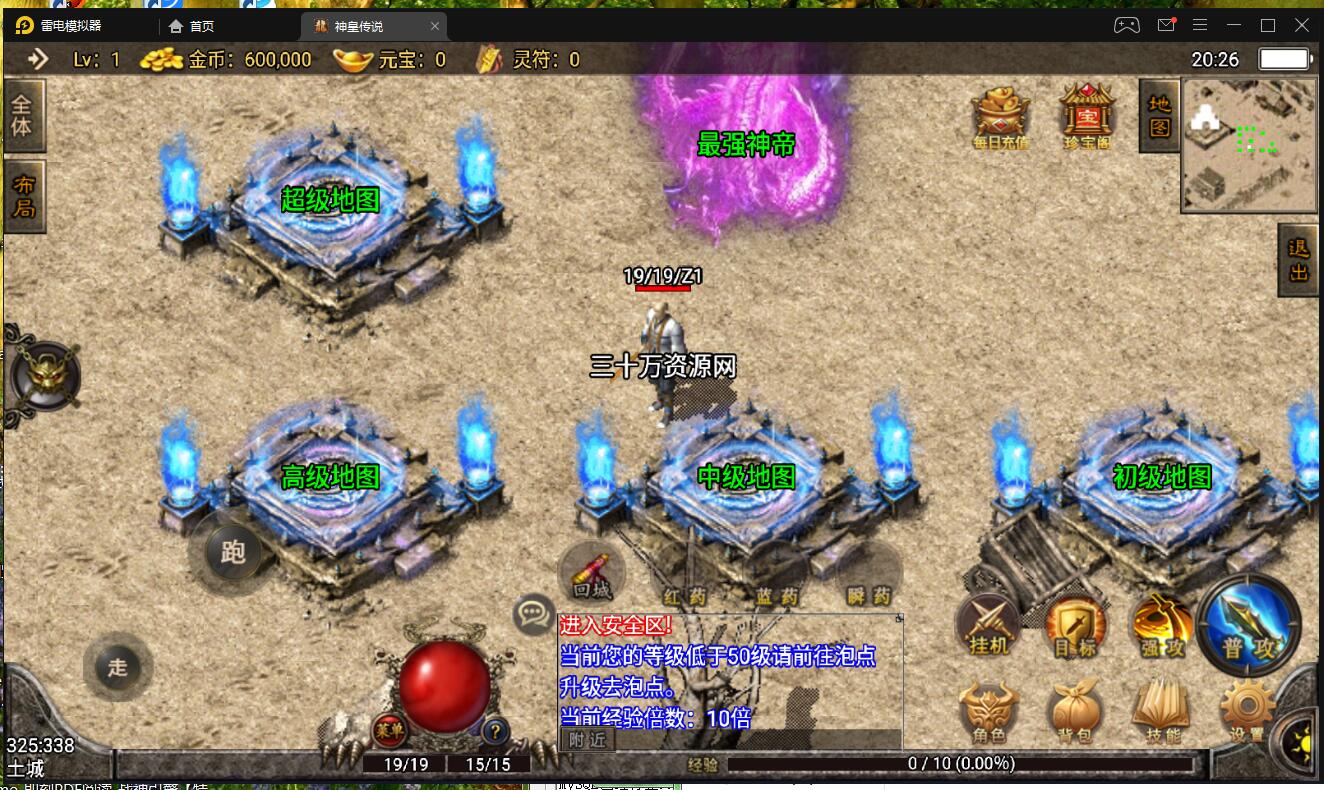Open the 地图 map button

point(1159,116)
